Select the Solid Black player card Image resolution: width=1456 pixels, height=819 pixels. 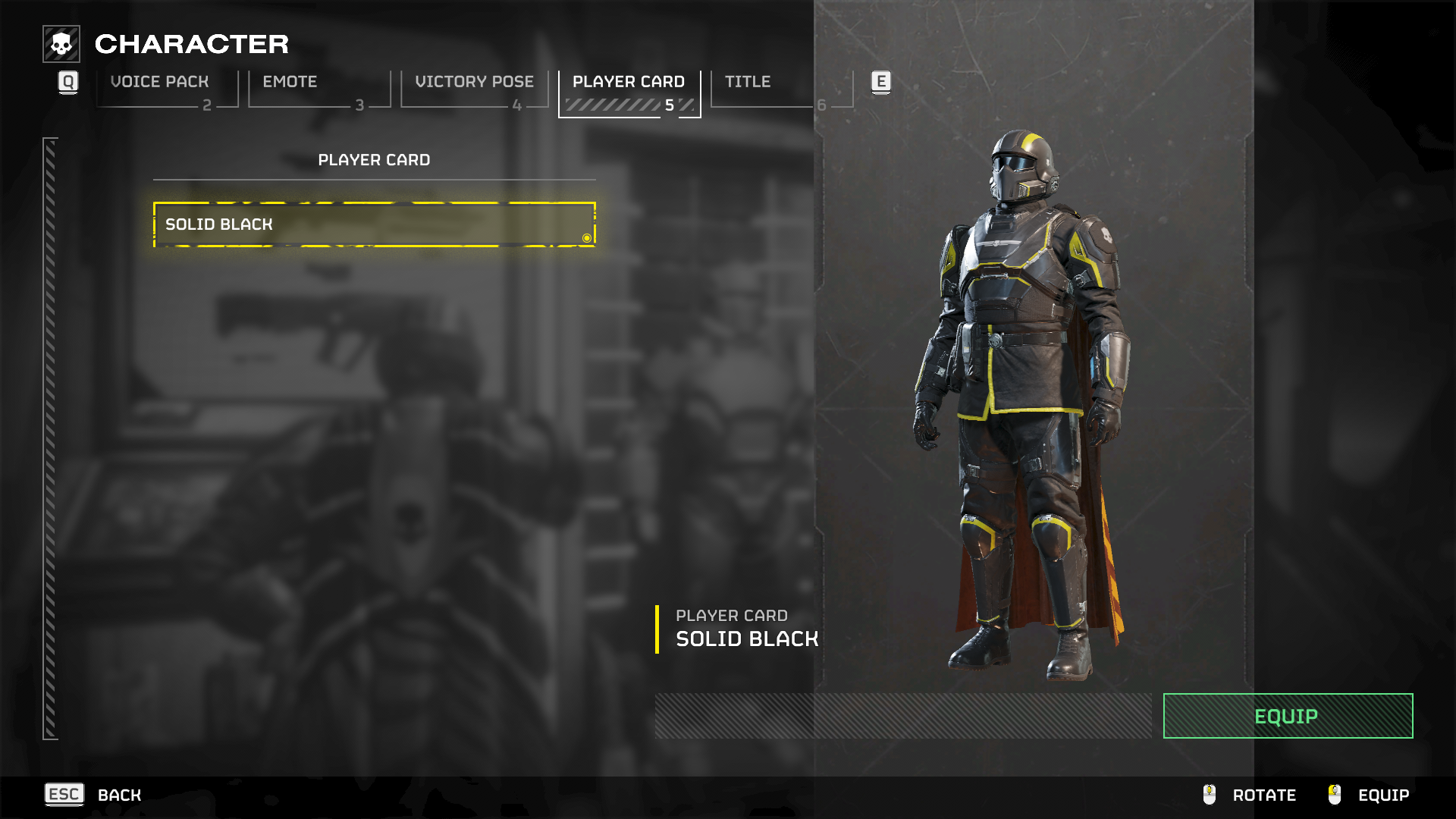click(x=374, y=224)
